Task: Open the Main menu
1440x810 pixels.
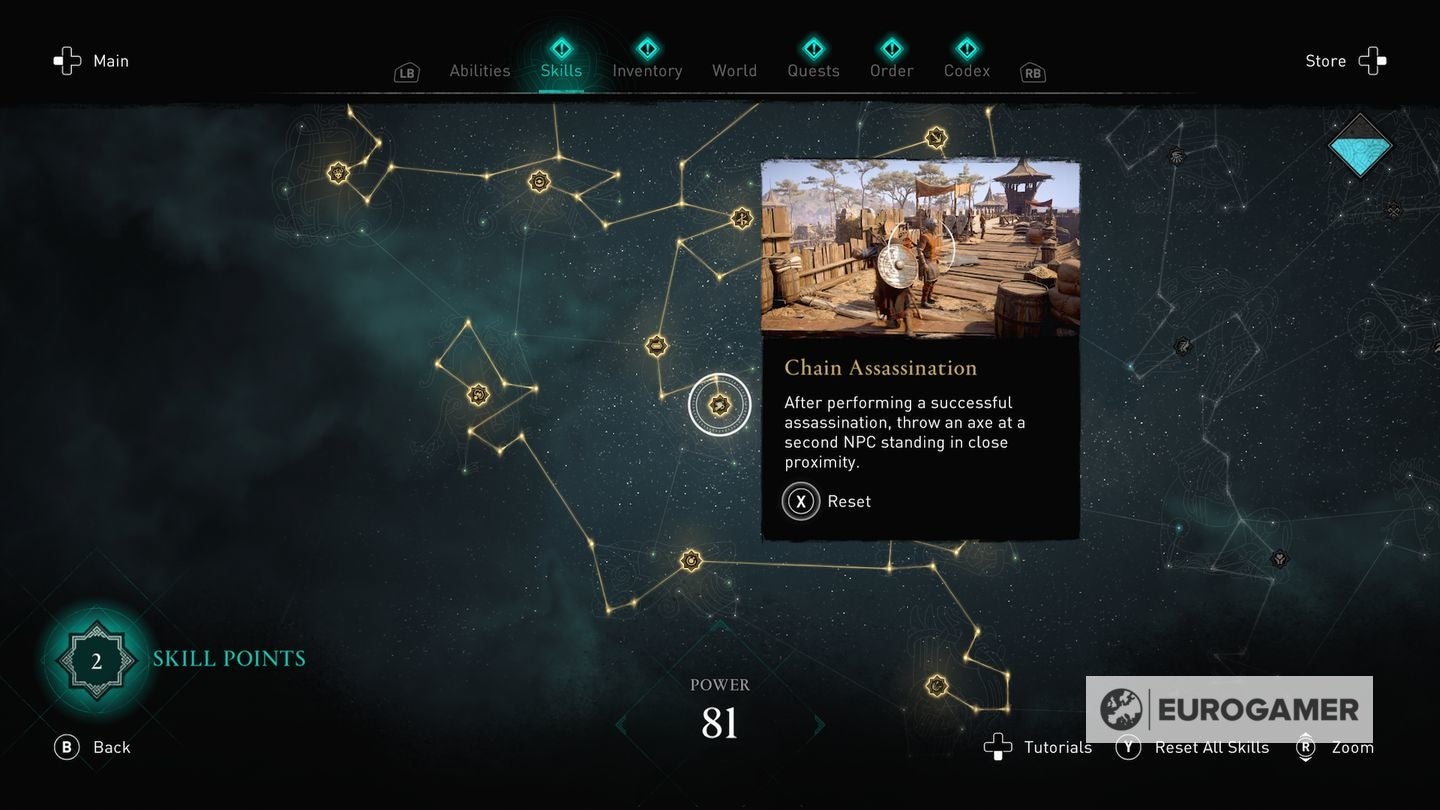Action: [x=92, y=61]
